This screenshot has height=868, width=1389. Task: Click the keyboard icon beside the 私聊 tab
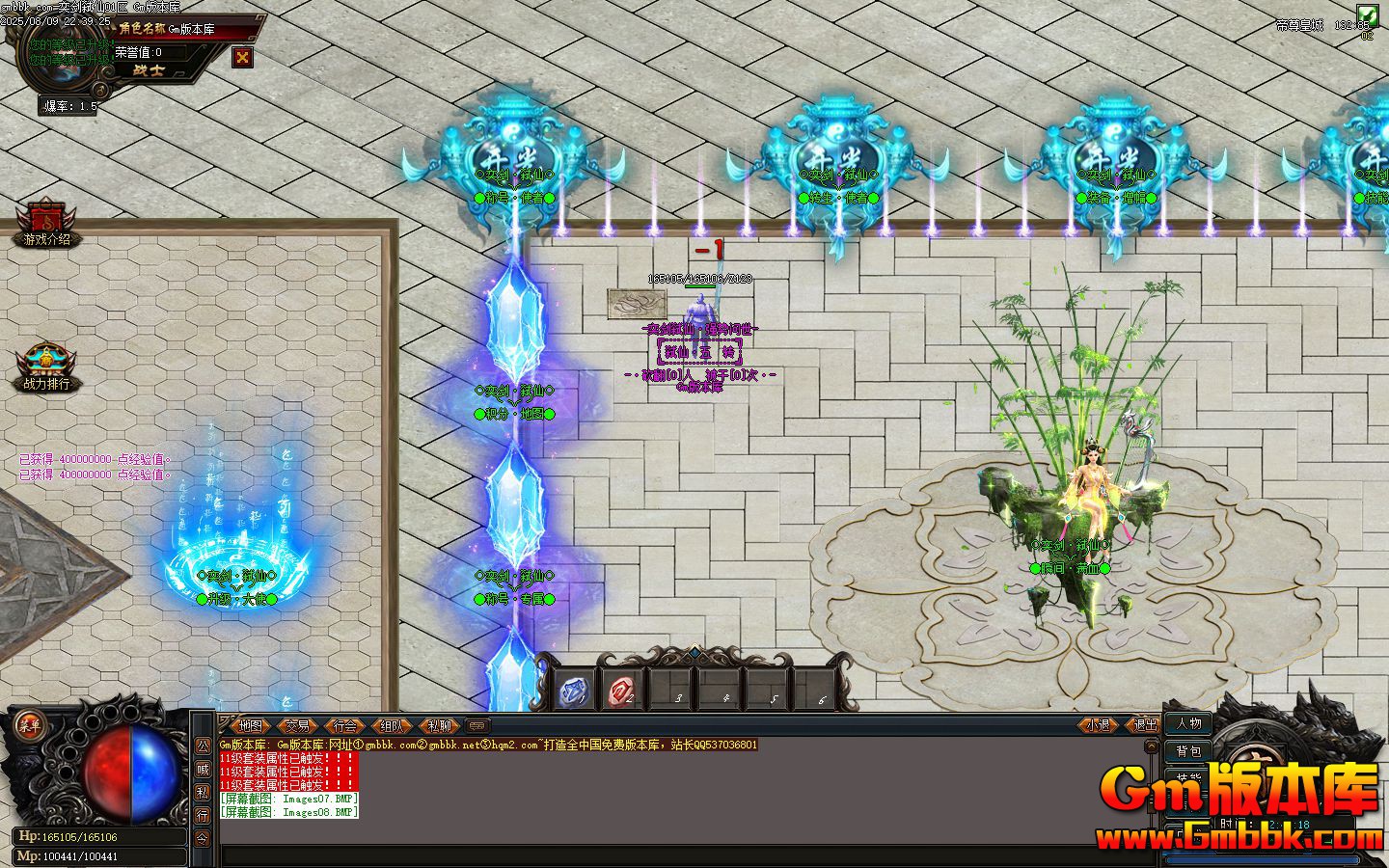pos(477,726)
